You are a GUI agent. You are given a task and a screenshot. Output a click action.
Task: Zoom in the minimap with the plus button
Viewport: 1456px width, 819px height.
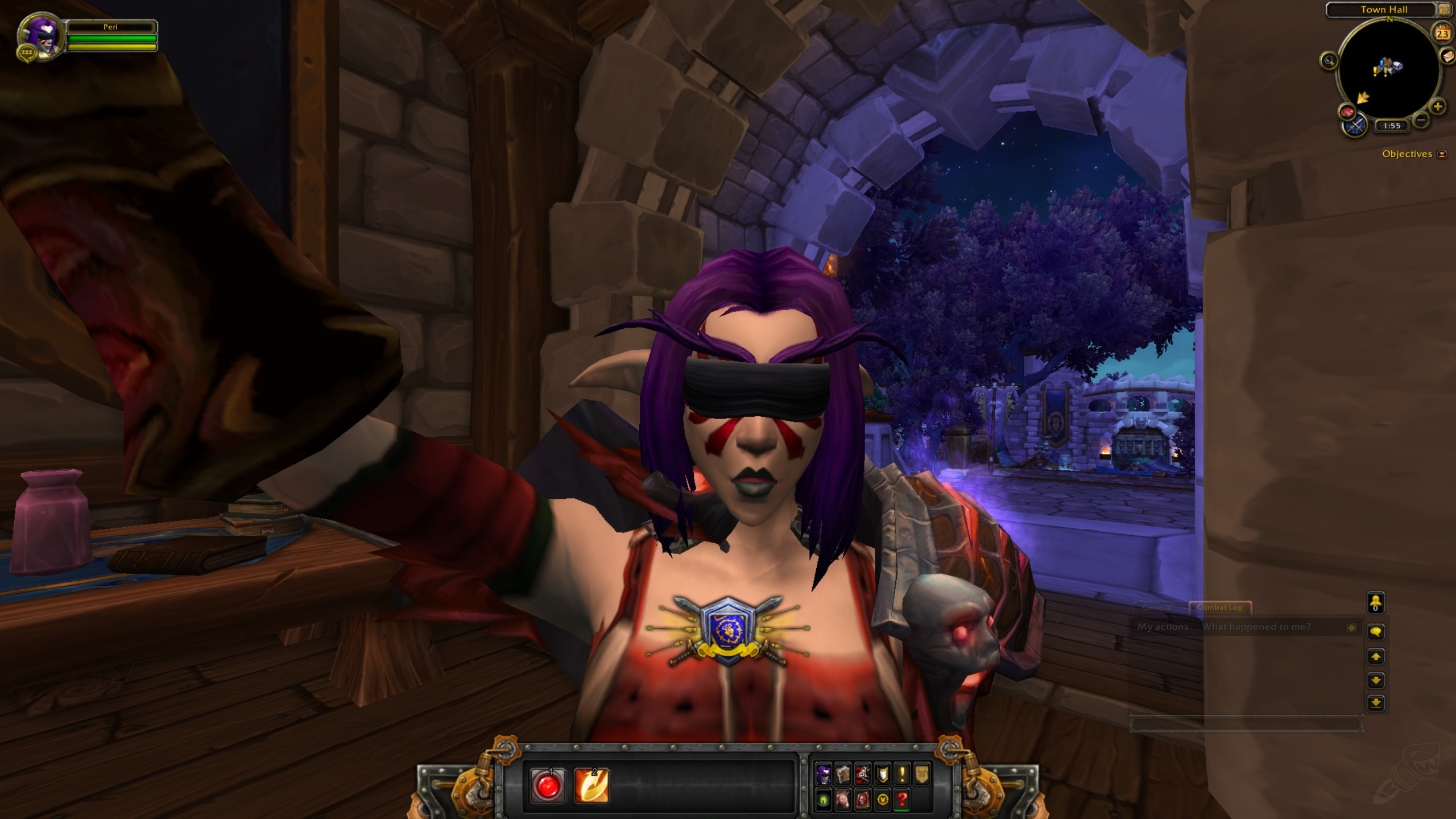pyautogui.click(x=1437, y=106)
